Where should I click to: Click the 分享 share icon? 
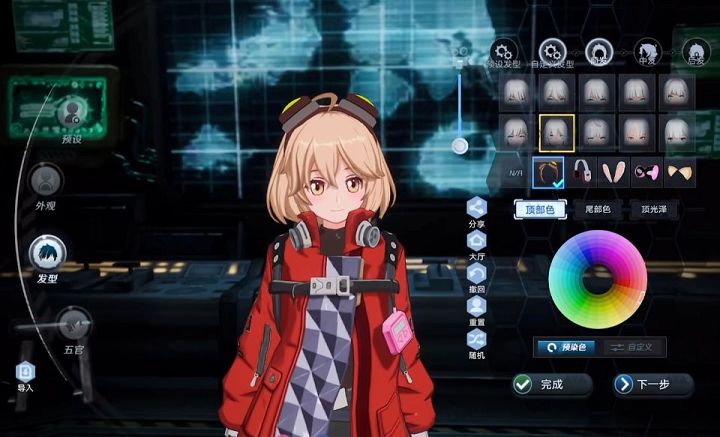click(x=476, y=211)
